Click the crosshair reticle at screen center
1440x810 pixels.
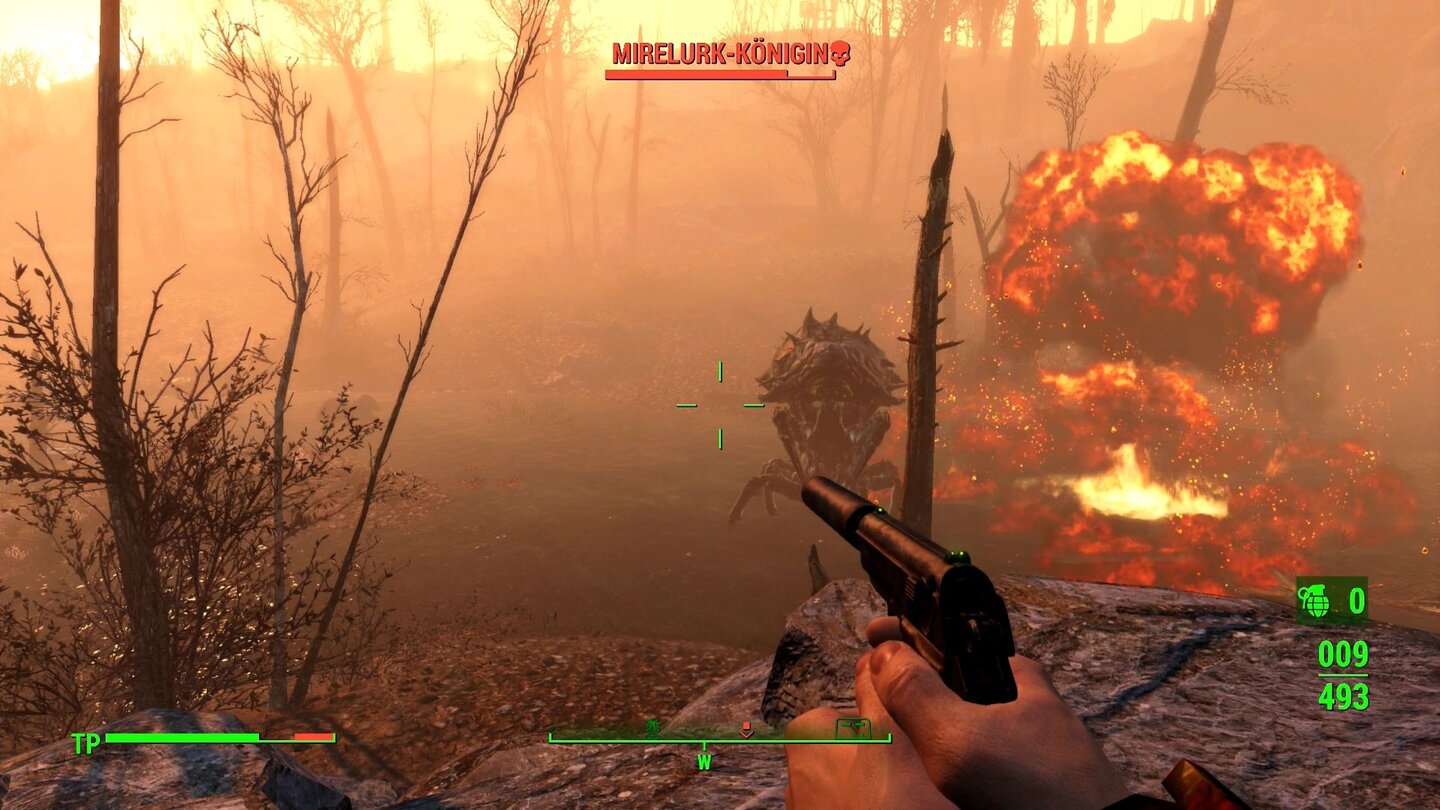click(x=718, y=406)
